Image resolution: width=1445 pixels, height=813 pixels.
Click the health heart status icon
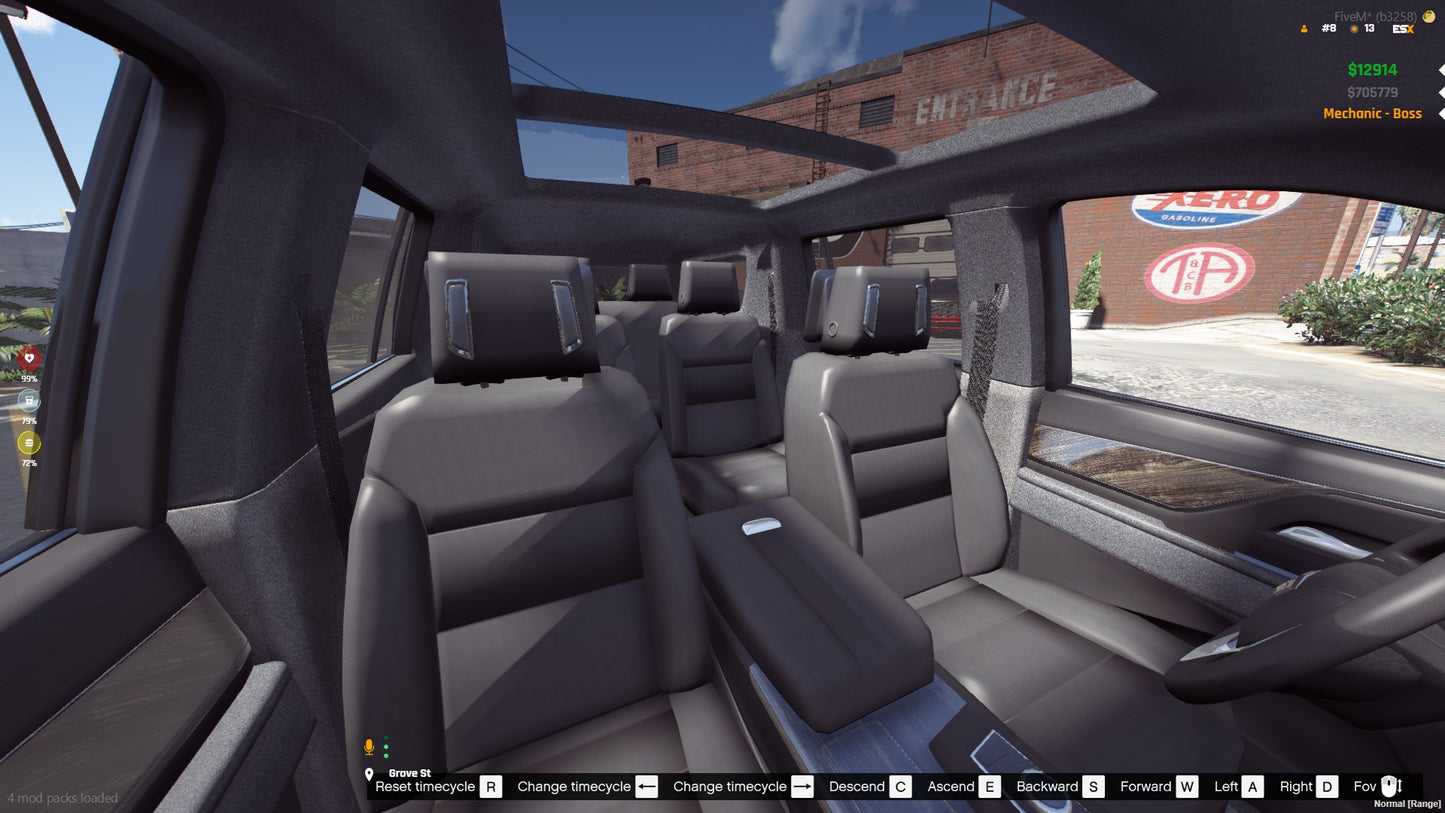[x=29, y=358]
